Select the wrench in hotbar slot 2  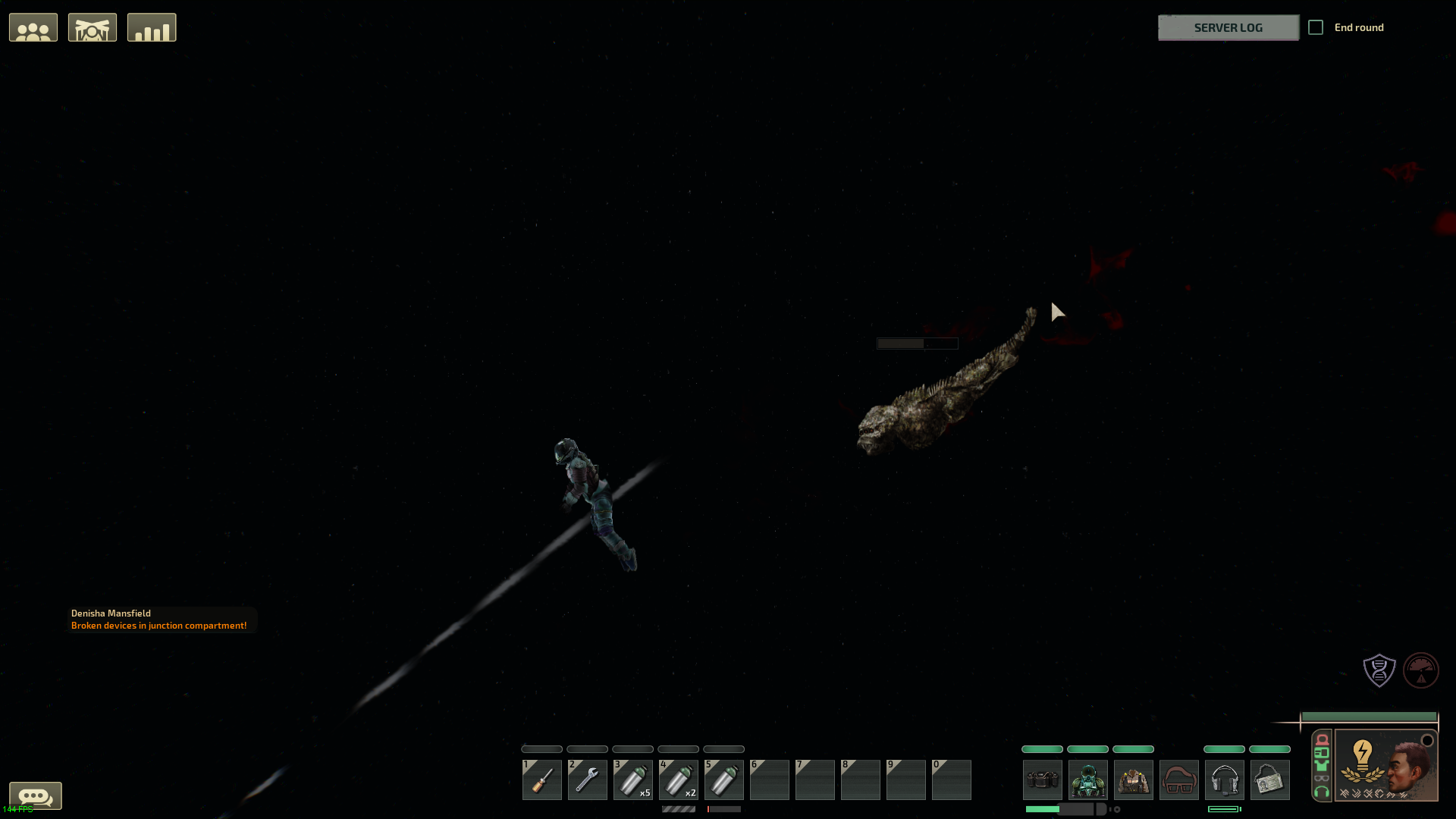[587, 780]
